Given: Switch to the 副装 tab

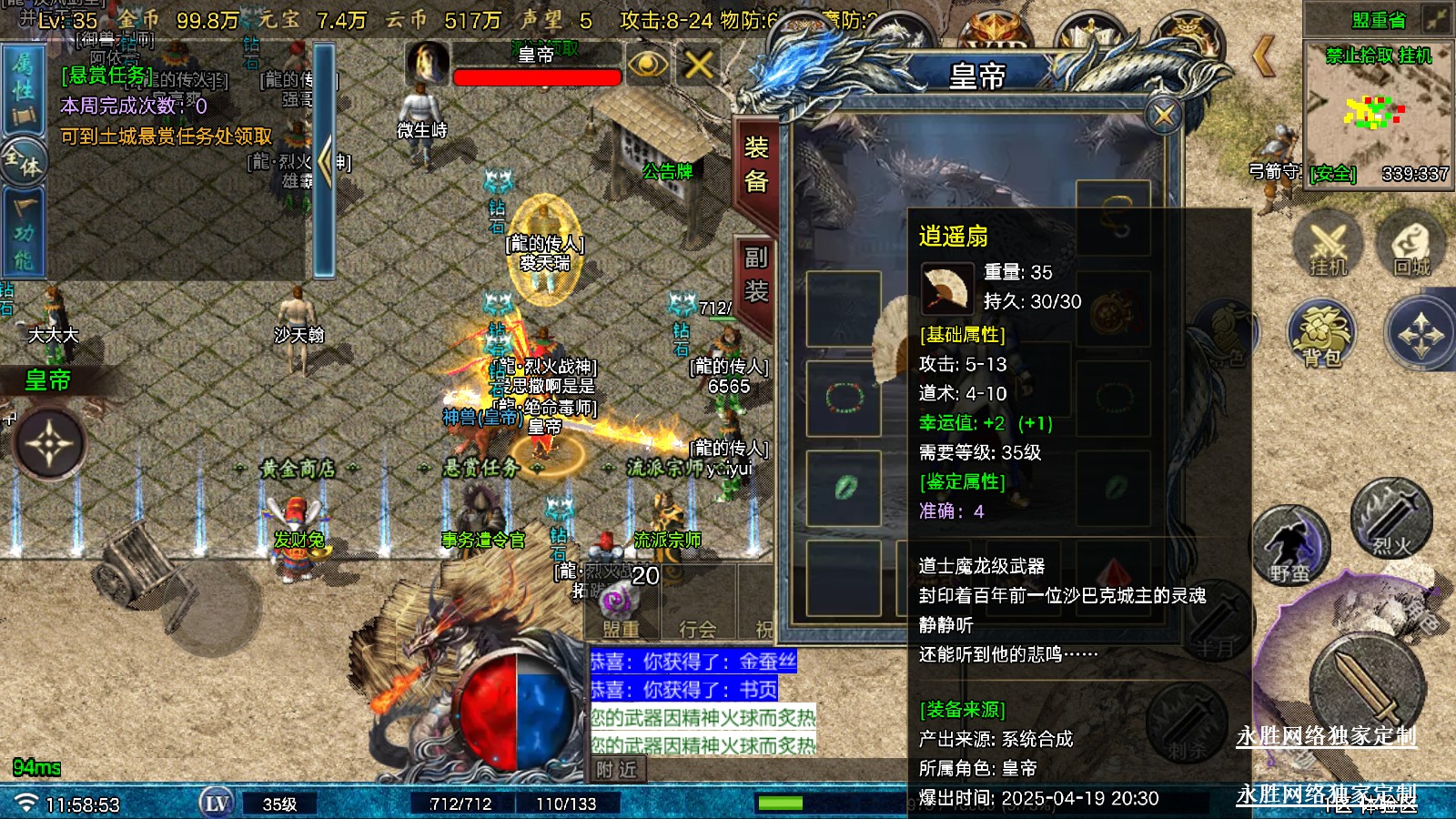Looking at the screenshot, I should (756, 274).
